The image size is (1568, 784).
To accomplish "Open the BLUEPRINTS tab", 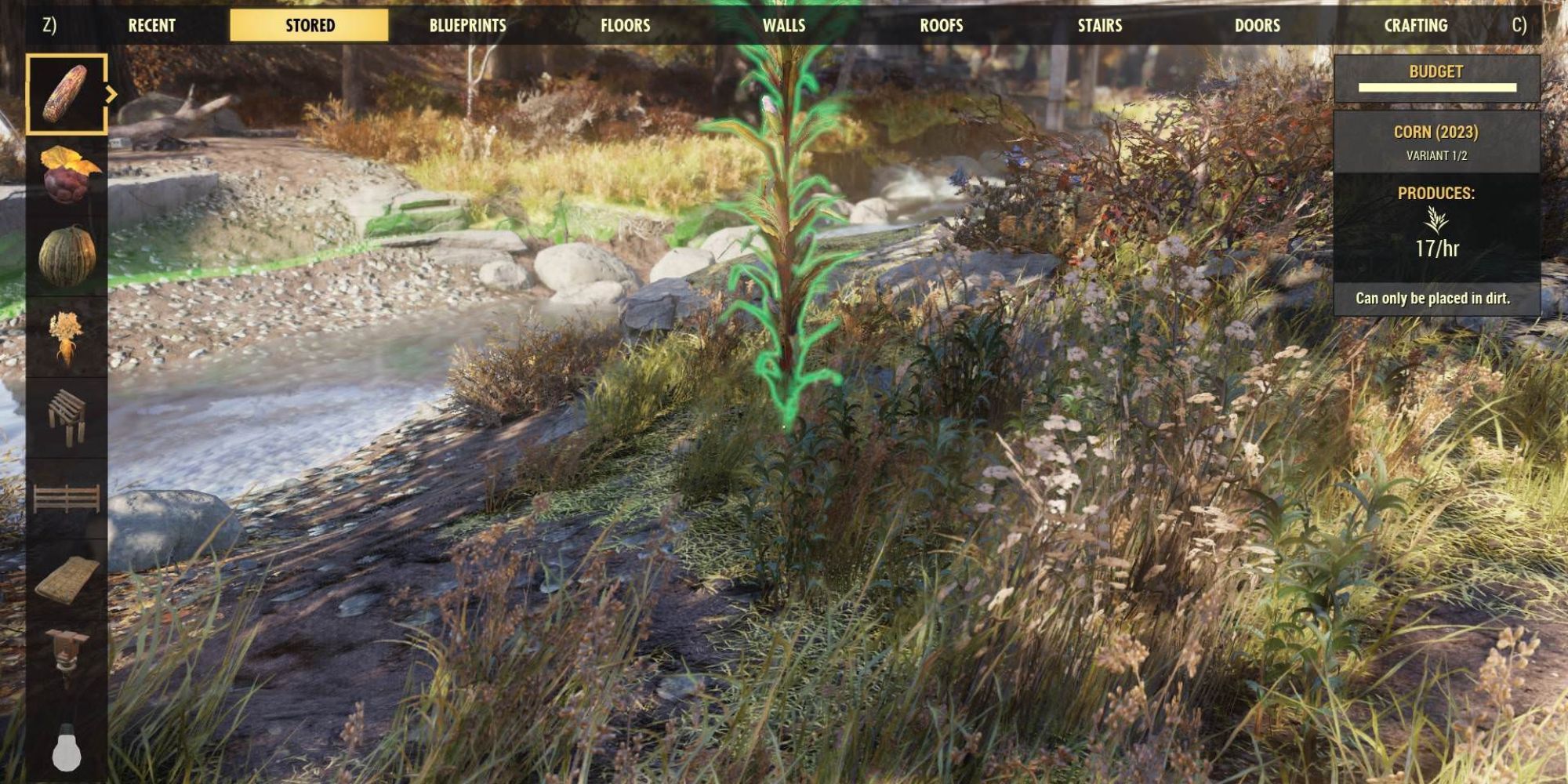I will coord(467,24).
